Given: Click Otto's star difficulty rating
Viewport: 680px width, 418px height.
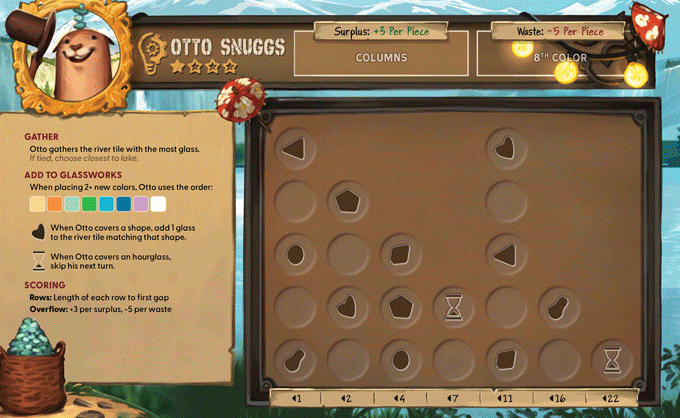Looking at the screenshot, I should [x=203, y=67].
